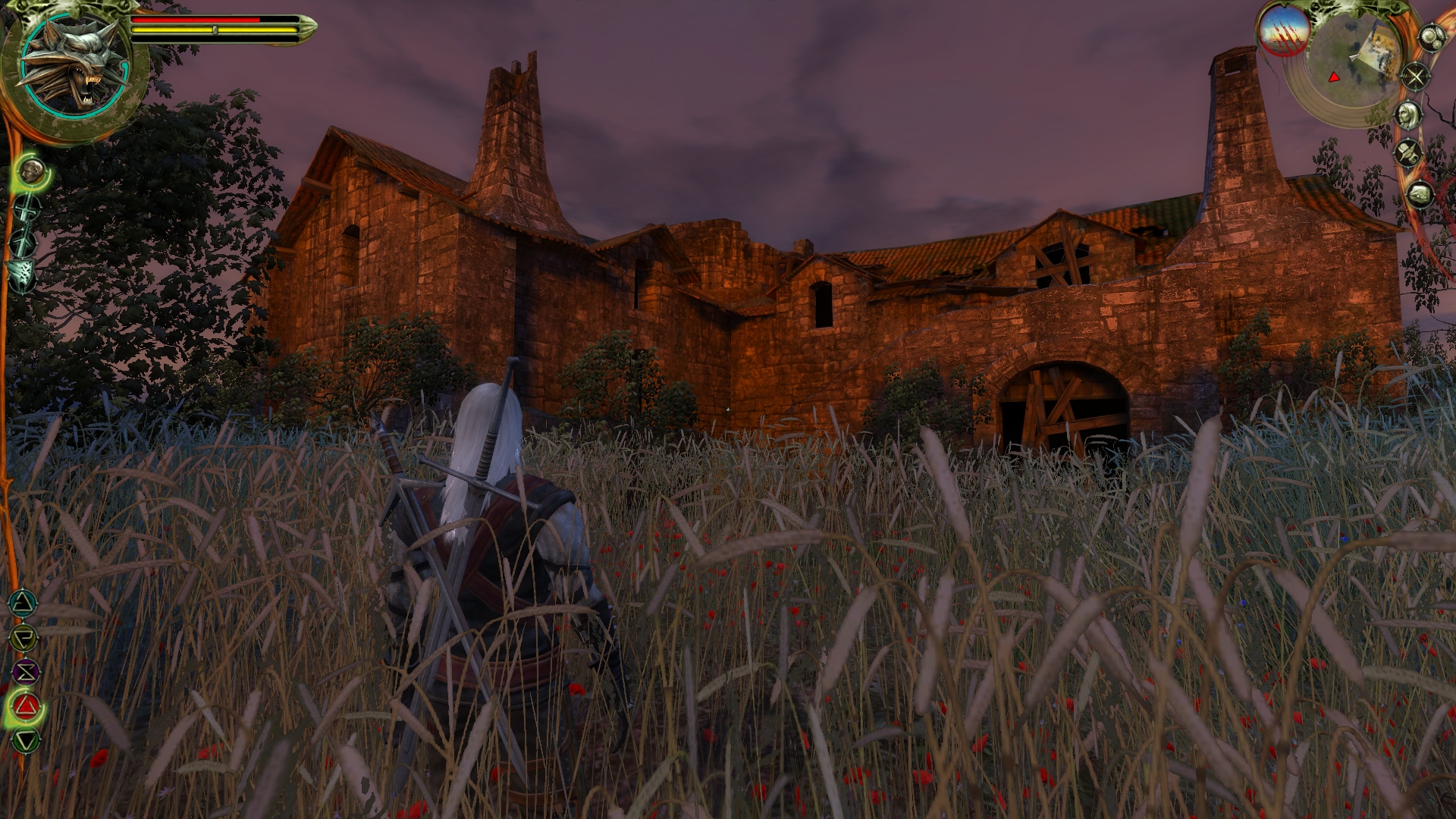
Task: Select the purple Yrden sign
Action: point(25,672)
